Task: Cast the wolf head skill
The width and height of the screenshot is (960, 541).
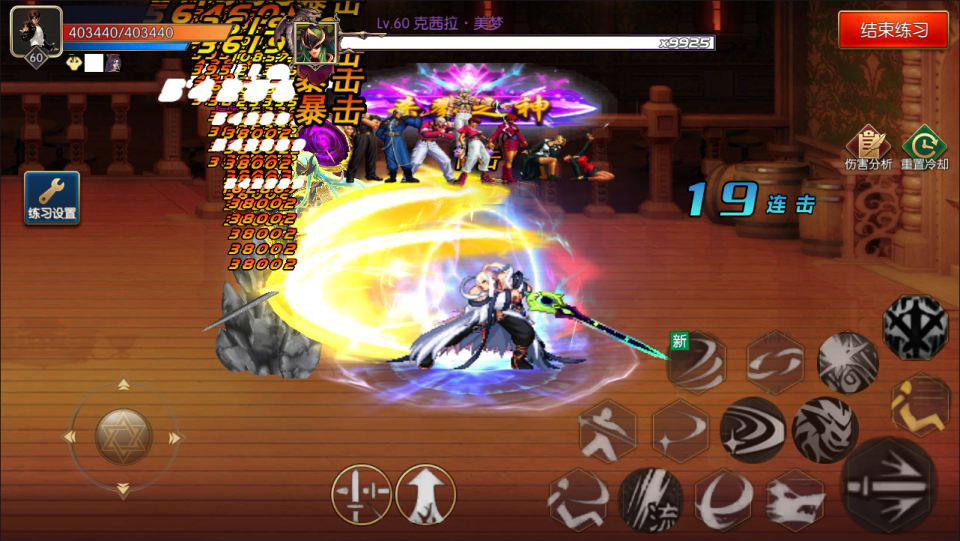Action: pyautogui.click(x=796, y=499)
